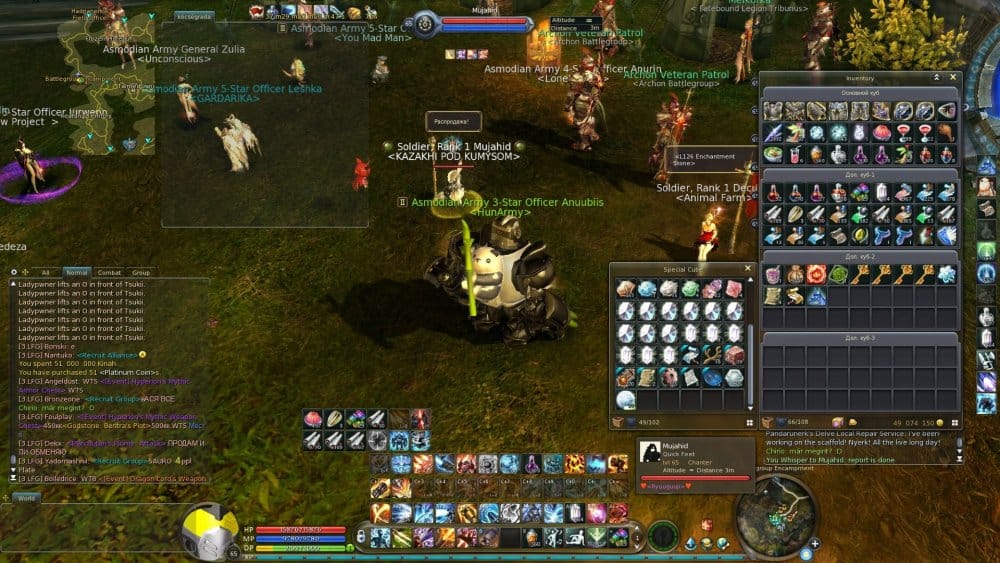Viewport: 1000px width, 563px height.
Task: Select the white orb in the Special Cube
Action: [x=626, y=400]
